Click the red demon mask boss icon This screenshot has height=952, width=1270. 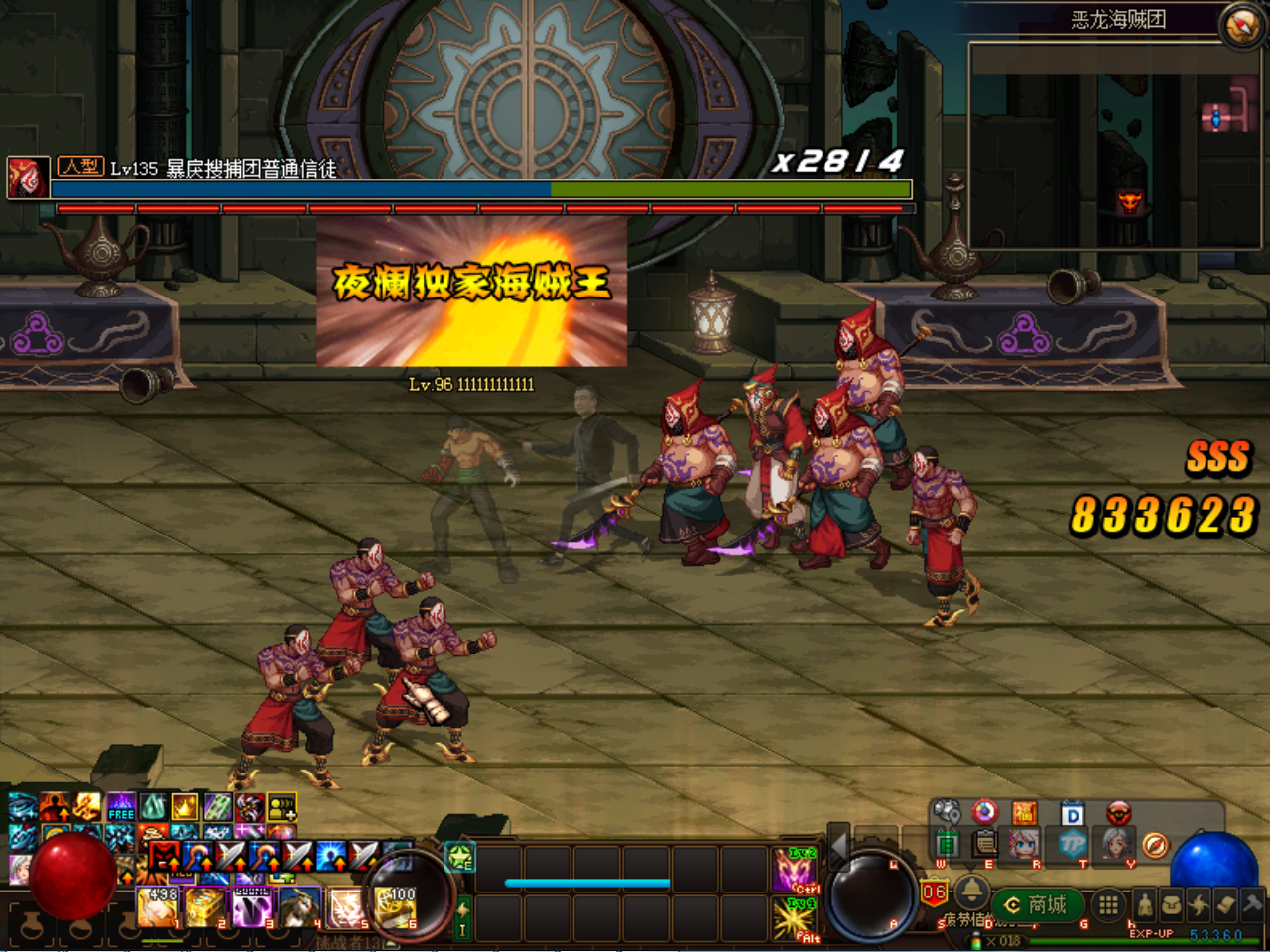click(1118, 813)
